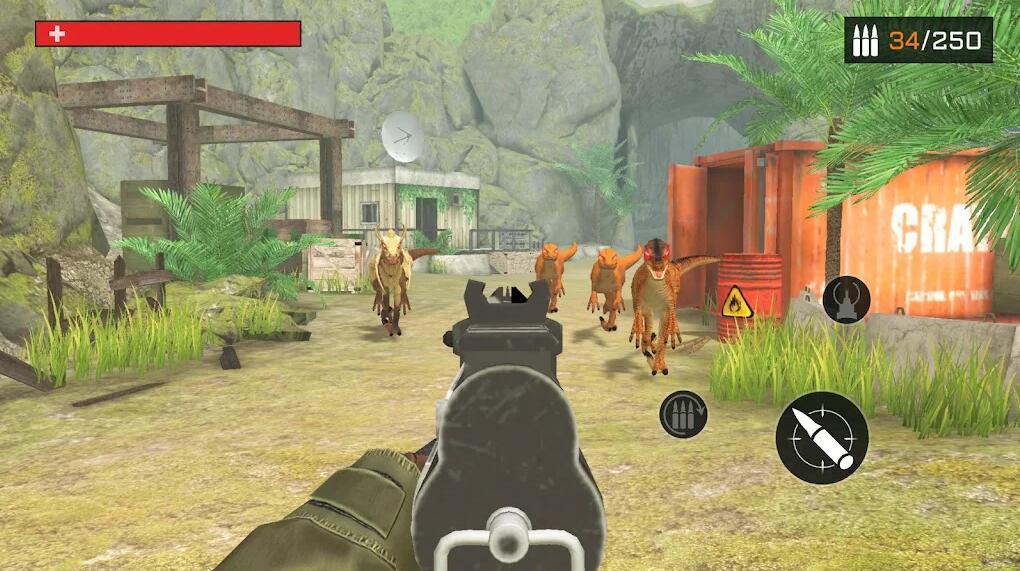Activate the iron sights aim button
Viewport: 1020px width, 571px height.
846,299
